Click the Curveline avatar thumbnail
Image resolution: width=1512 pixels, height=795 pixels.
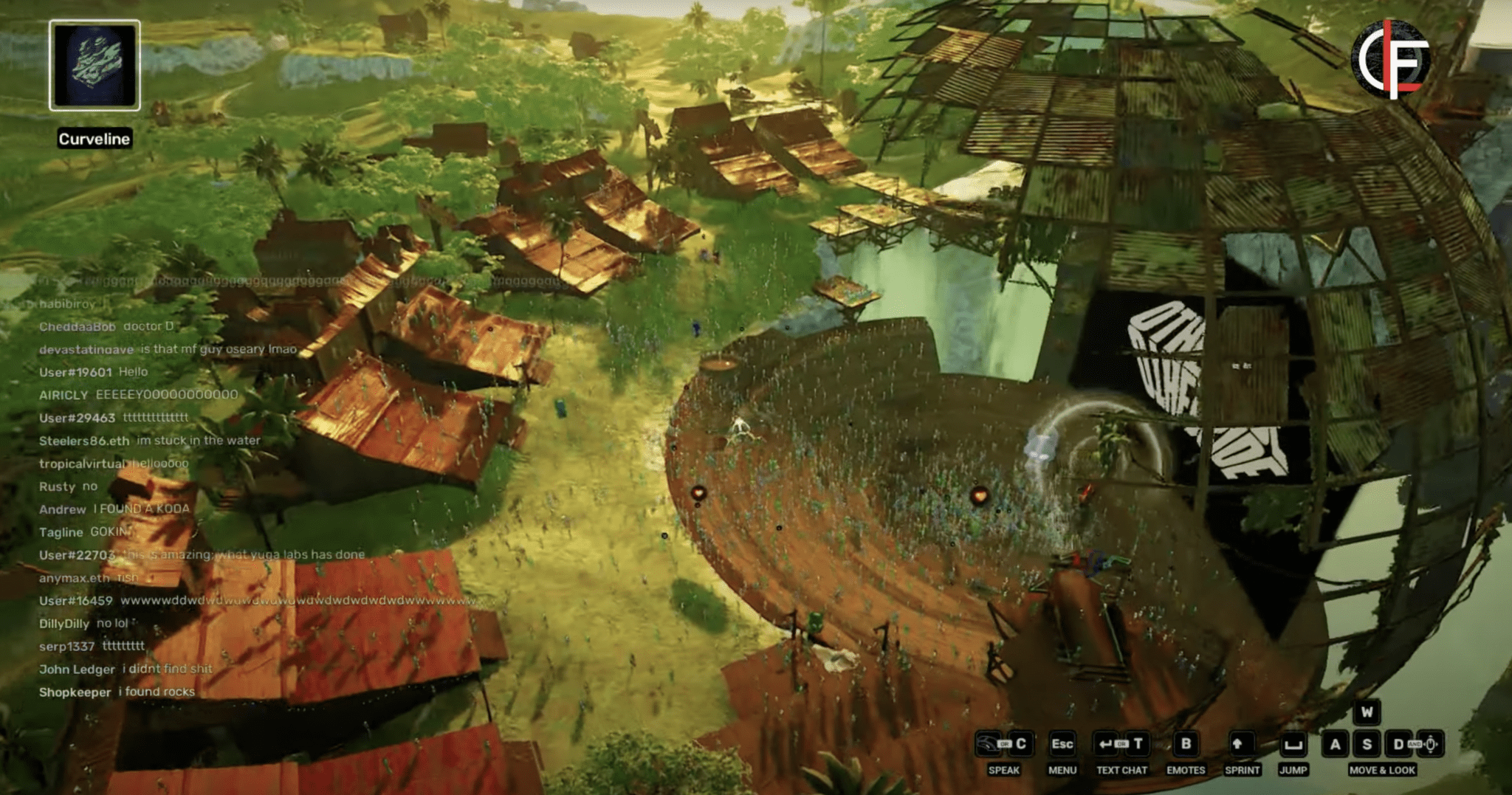(94, 65)
